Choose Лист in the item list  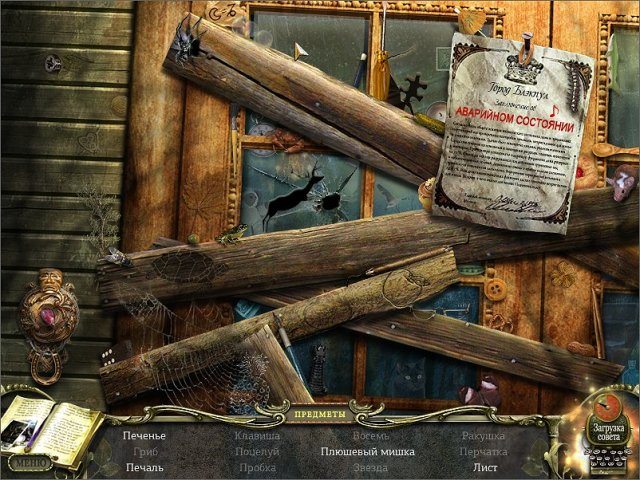coord(485,468)
